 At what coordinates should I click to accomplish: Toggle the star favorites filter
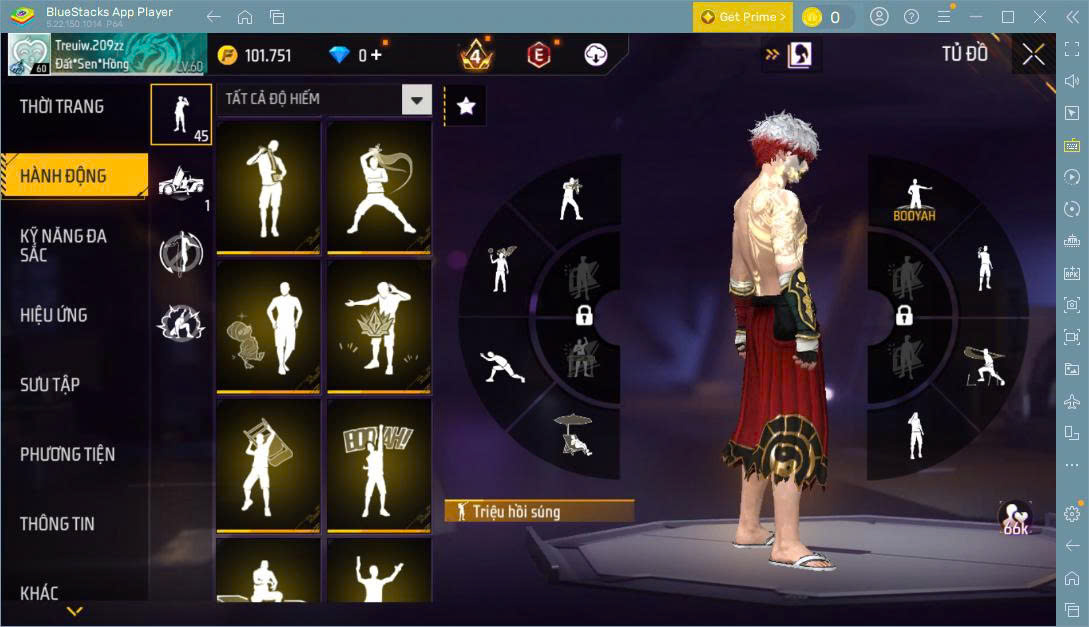[466, 106]
